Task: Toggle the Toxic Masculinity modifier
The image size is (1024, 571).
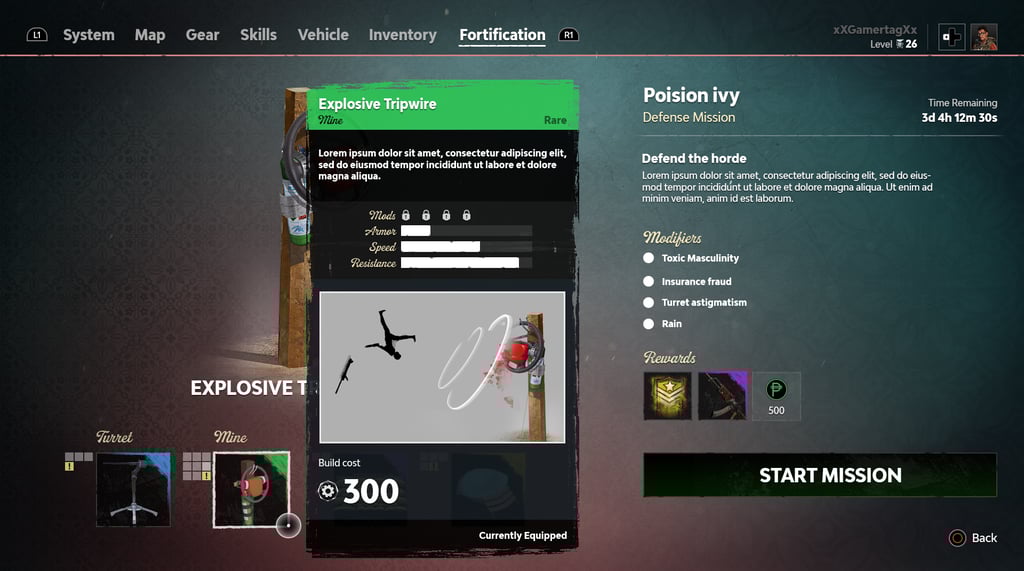Action: [649, 258]
